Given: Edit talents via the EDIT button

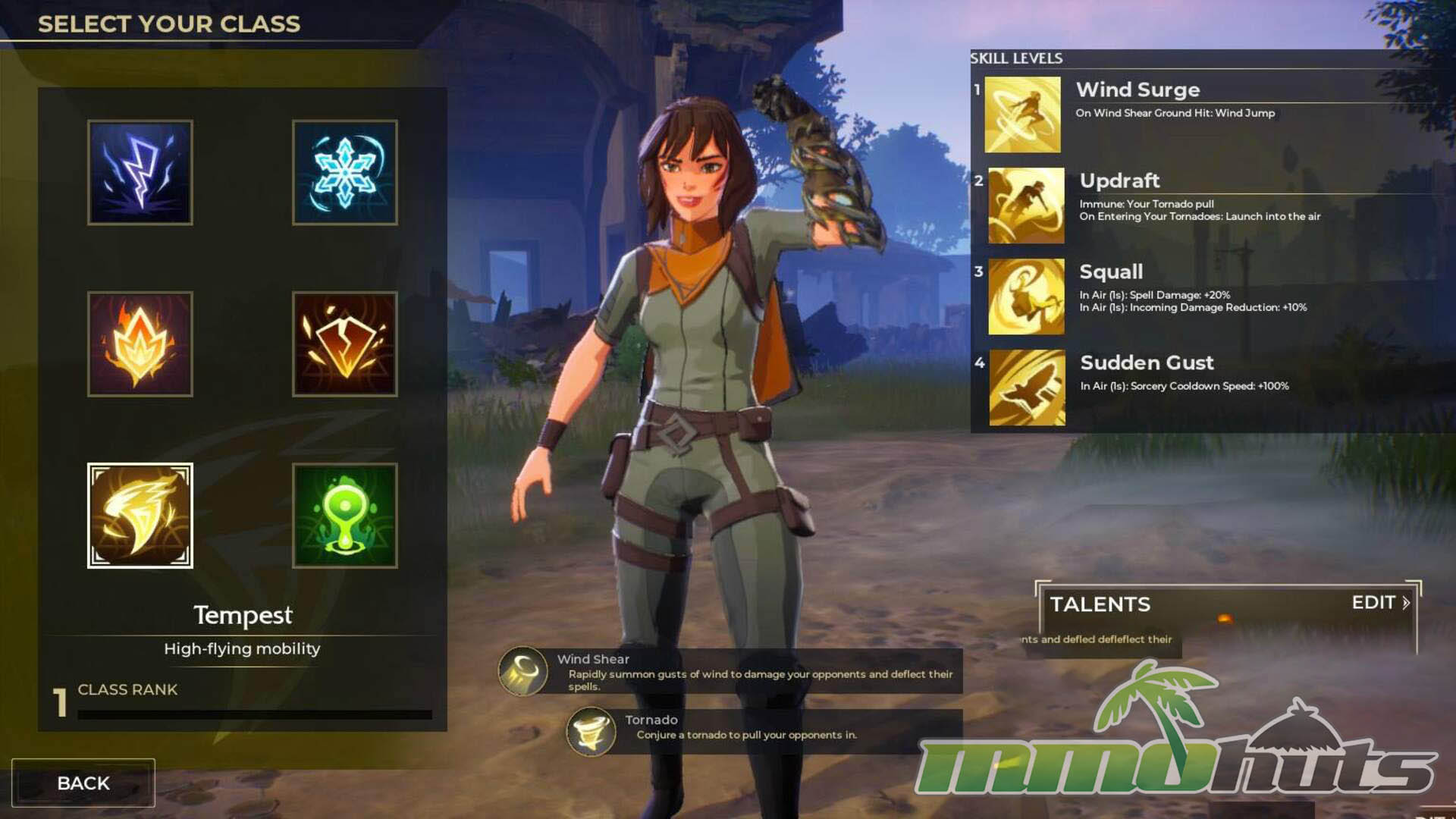Looking at the screenshot, I should (x=1380, y=603).
